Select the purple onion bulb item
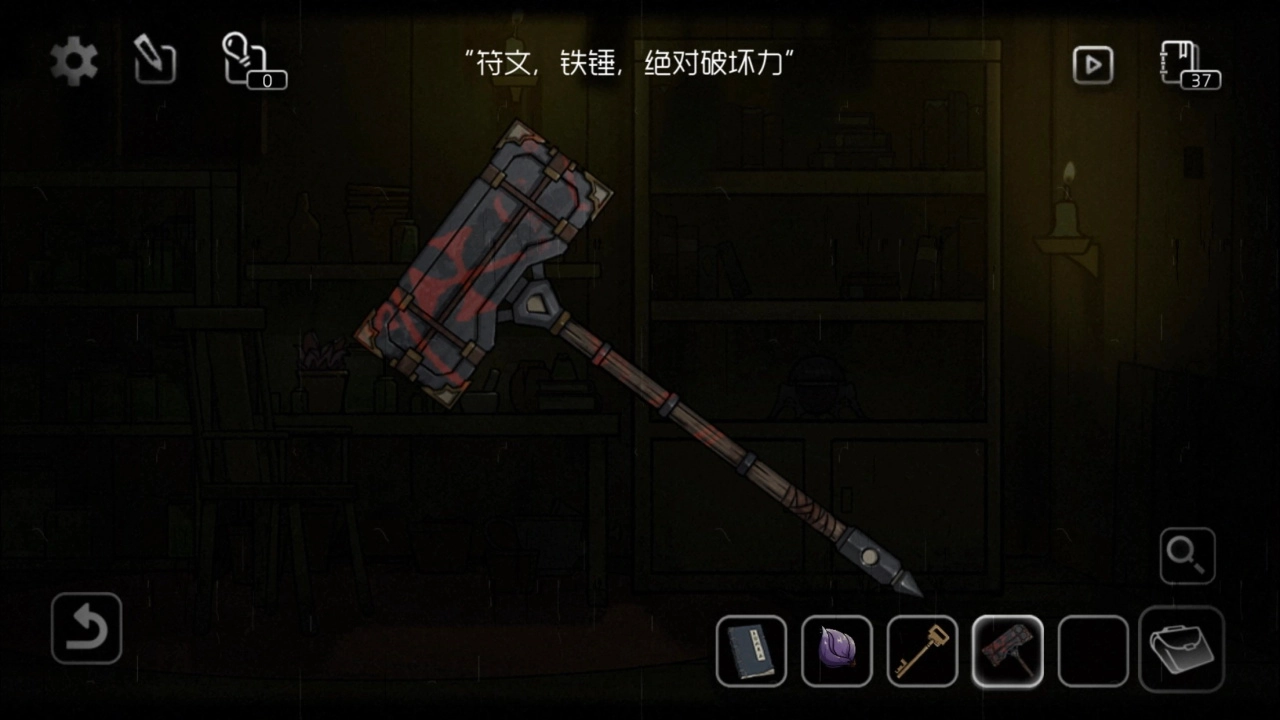This screenshot has width=1280, height=720. click(x=837, y=651)
